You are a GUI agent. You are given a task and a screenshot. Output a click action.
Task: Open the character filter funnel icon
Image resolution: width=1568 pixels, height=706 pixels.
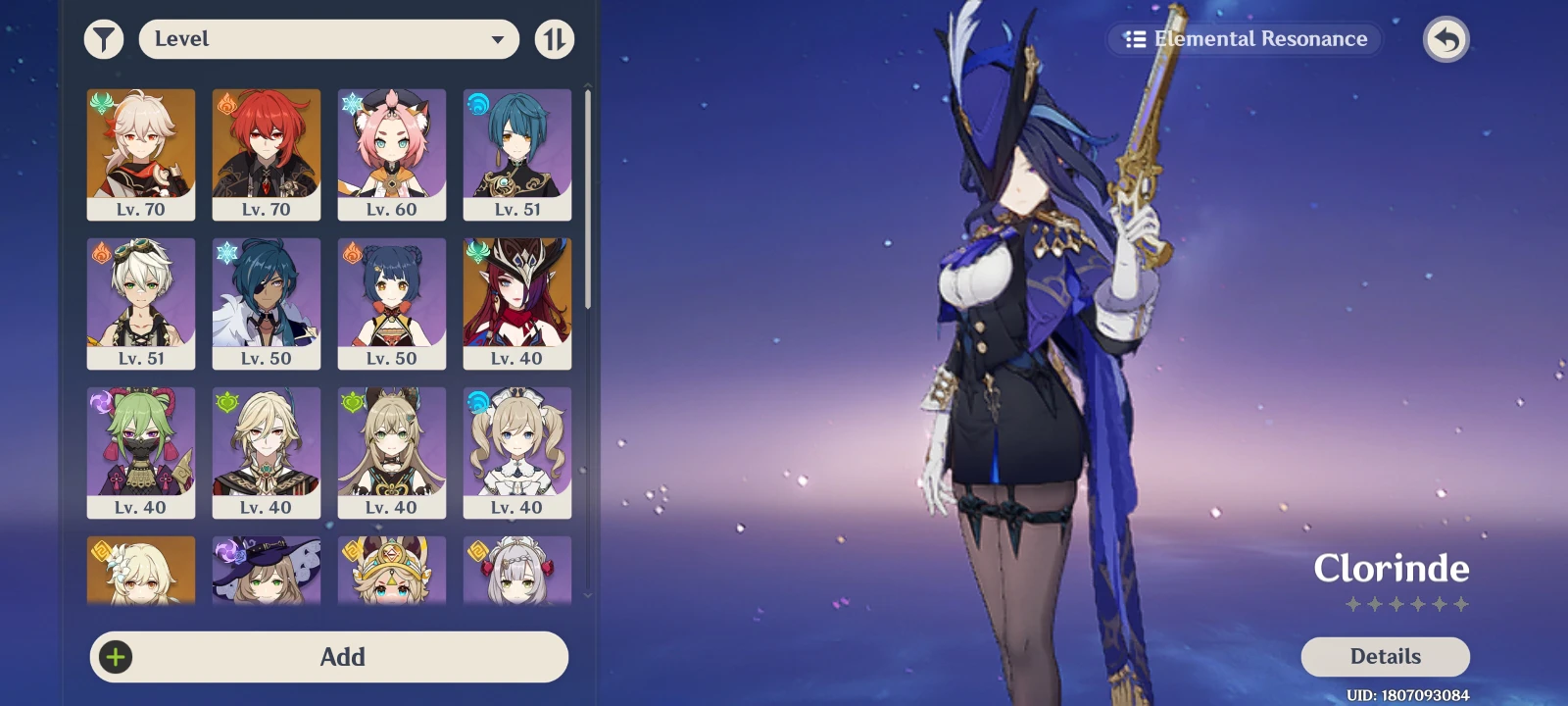click(104, 39)
